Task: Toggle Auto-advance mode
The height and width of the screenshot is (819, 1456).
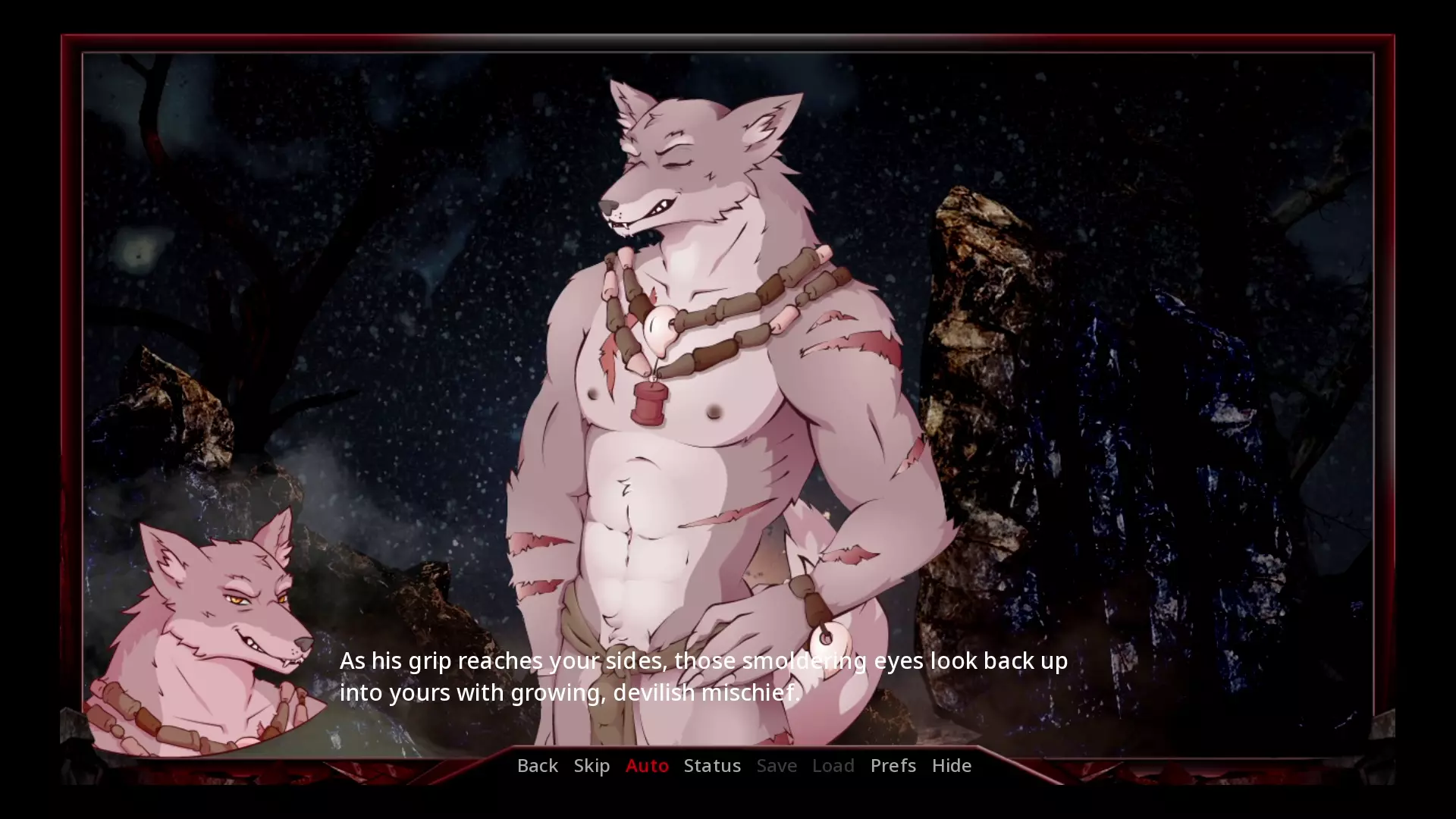Action: (x=647, y=765)
